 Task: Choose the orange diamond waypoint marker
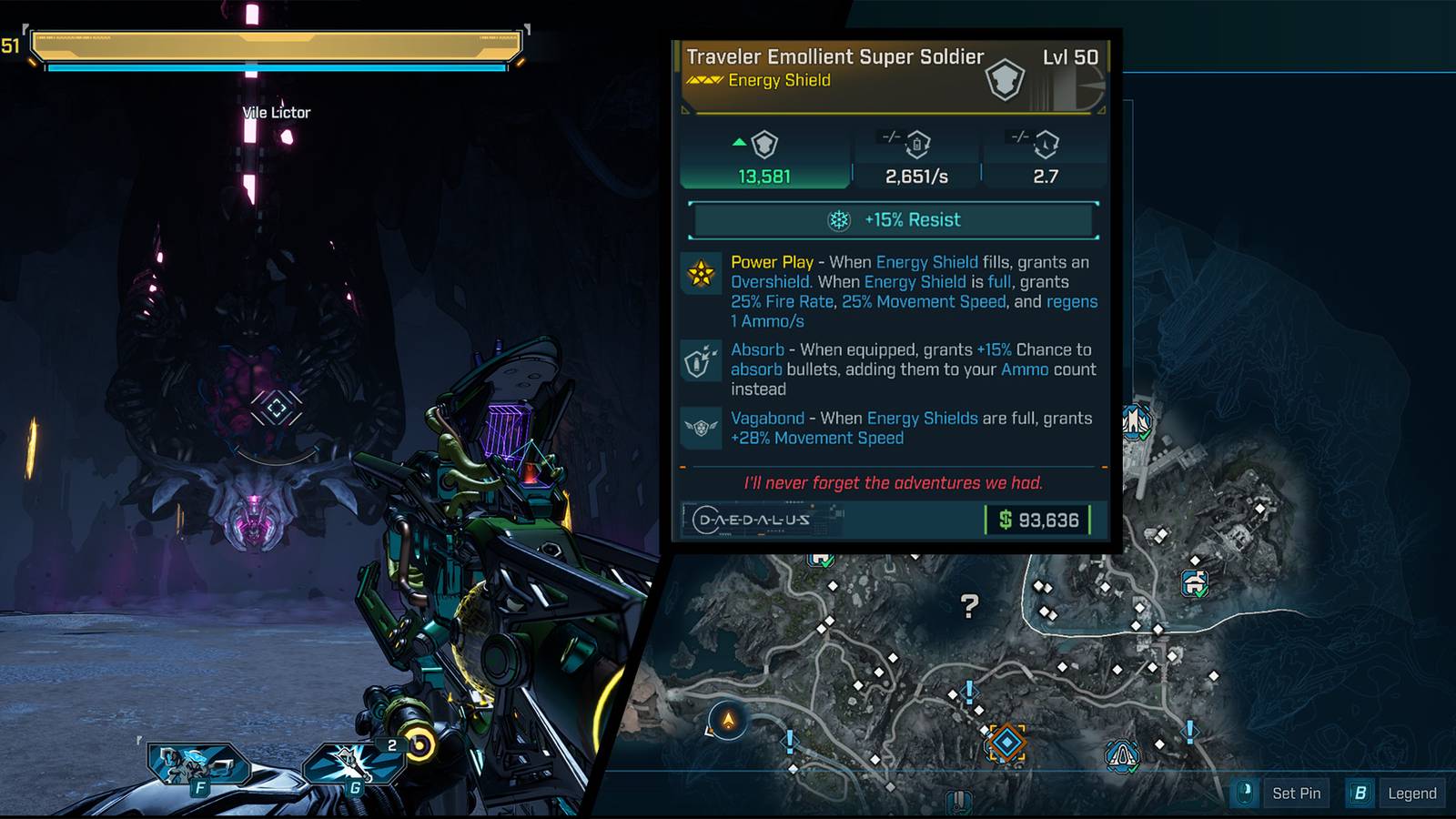1006,743
